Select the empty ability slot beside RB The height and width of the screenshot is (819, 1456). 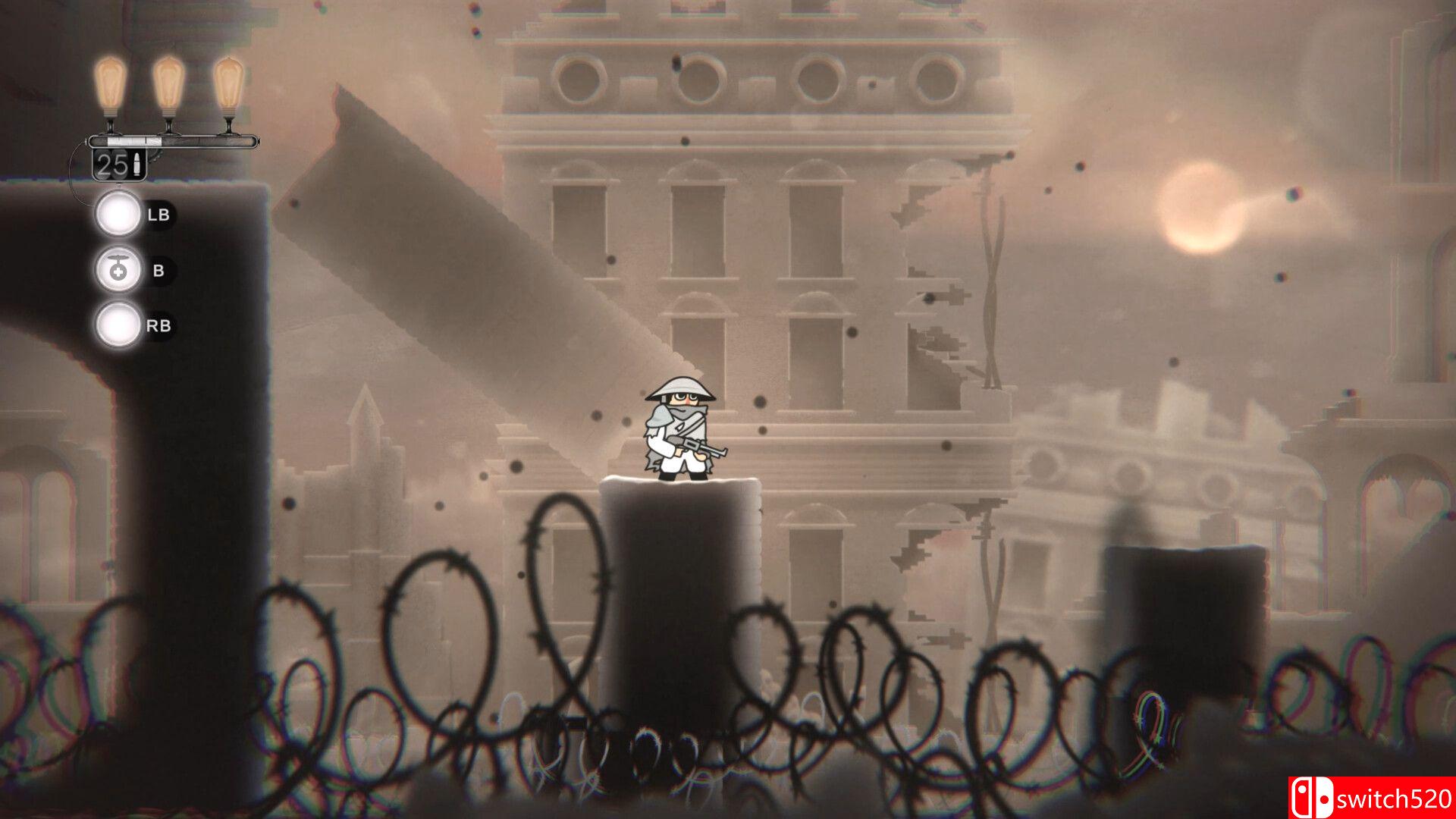coord(118,325)
